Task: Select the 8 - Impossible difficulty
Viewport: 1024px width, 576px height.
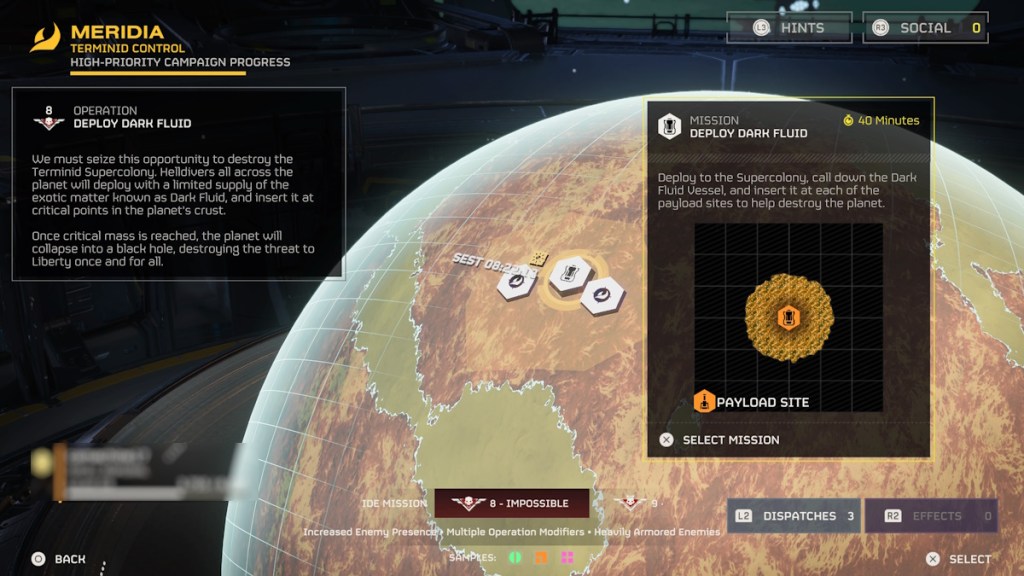Action: (511, 503)
